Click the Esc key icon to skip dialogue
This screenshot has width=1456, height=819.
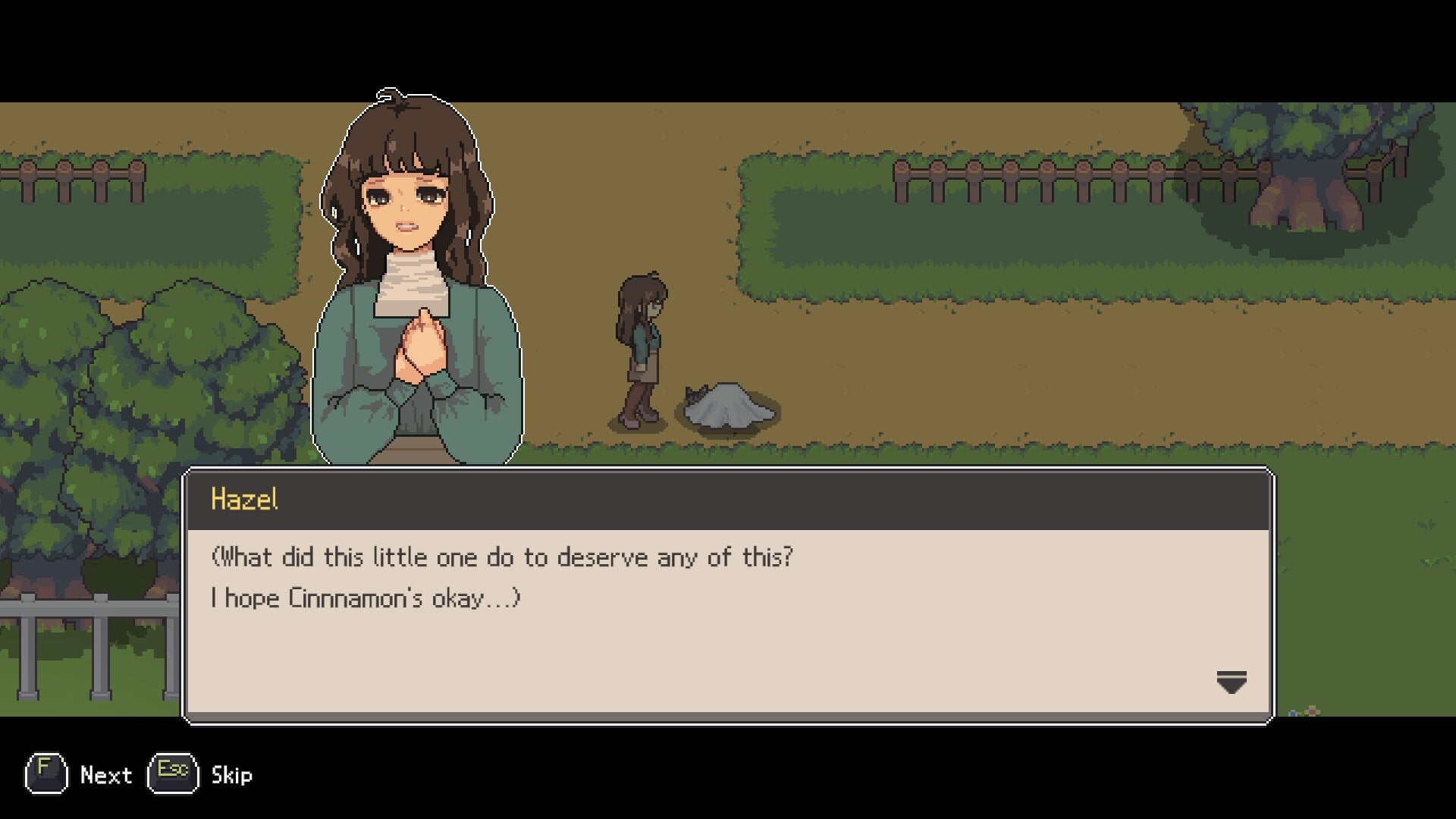coord(173,775)
